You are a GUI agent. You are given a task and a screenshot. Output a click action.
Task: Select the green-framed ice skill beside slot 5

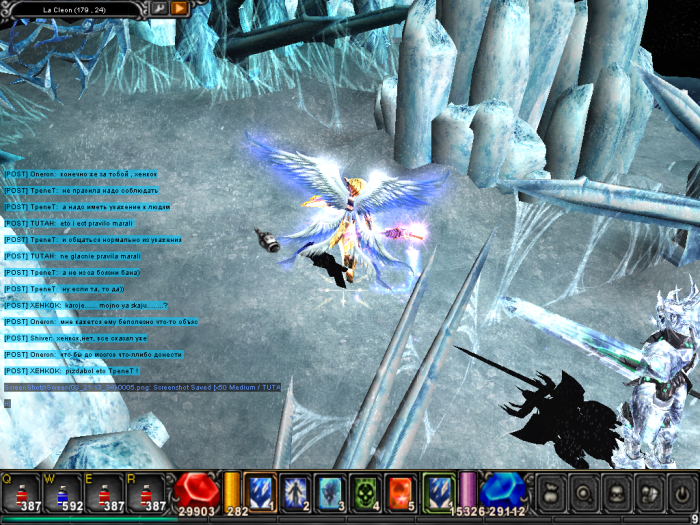(x=438, y=491)
